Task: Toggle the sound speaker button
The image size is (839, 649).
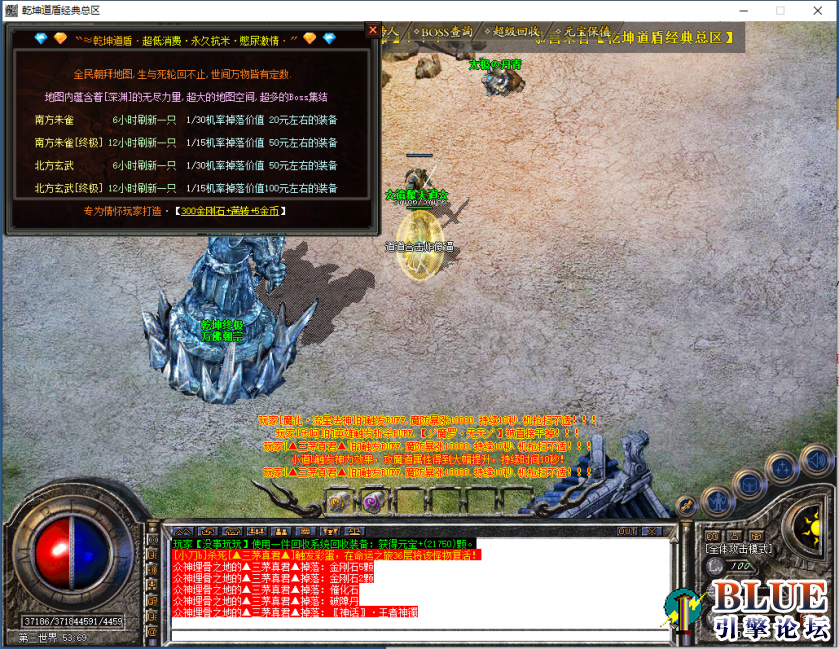Action: 816,460
